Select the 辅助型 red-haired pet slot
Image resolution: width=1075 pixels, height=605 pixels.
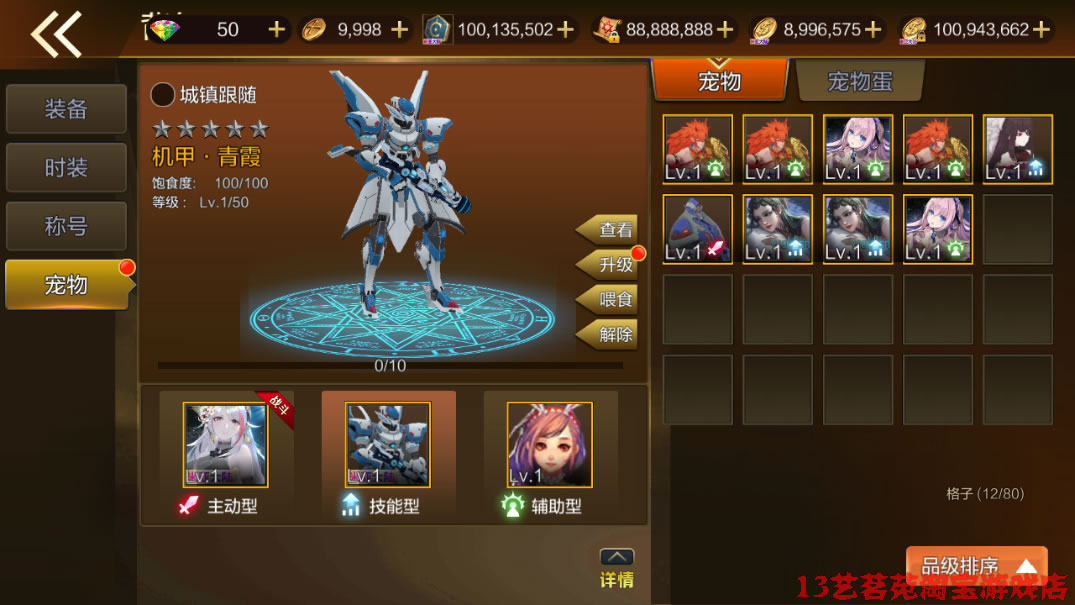click(549, 445)
